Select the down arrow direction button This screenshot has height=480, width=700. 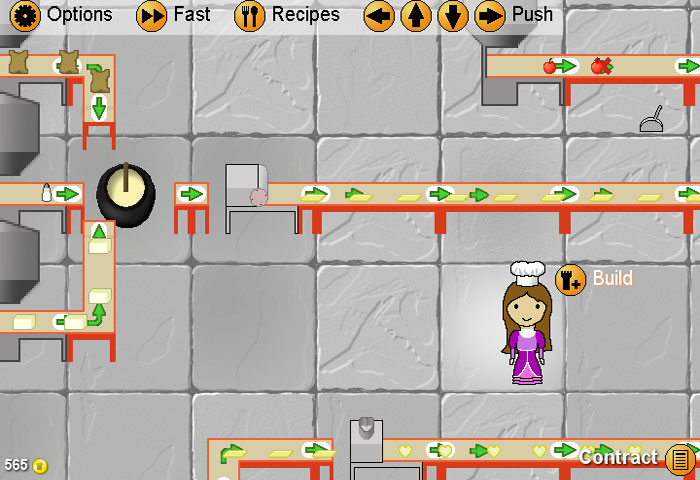coord(453,15)
